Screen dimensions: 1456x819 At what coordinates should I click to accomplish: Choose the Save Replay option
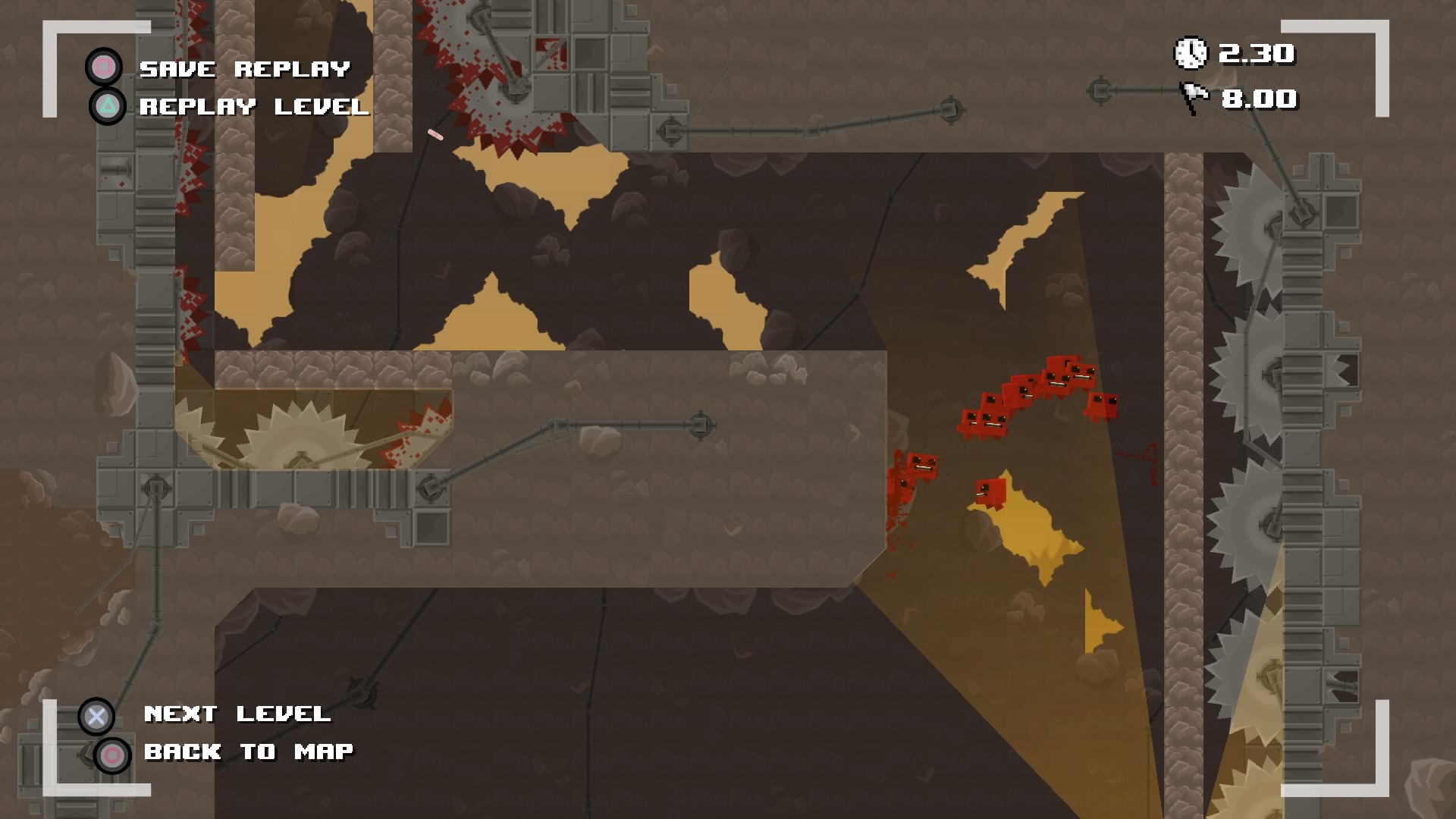coord(244,69)
